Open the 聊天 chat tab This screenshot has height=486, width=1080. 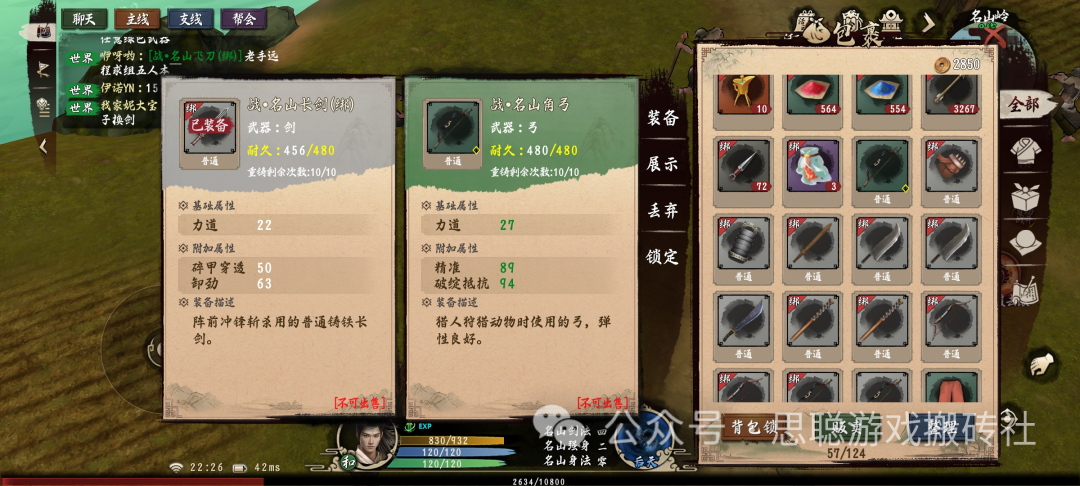(84, 18)
